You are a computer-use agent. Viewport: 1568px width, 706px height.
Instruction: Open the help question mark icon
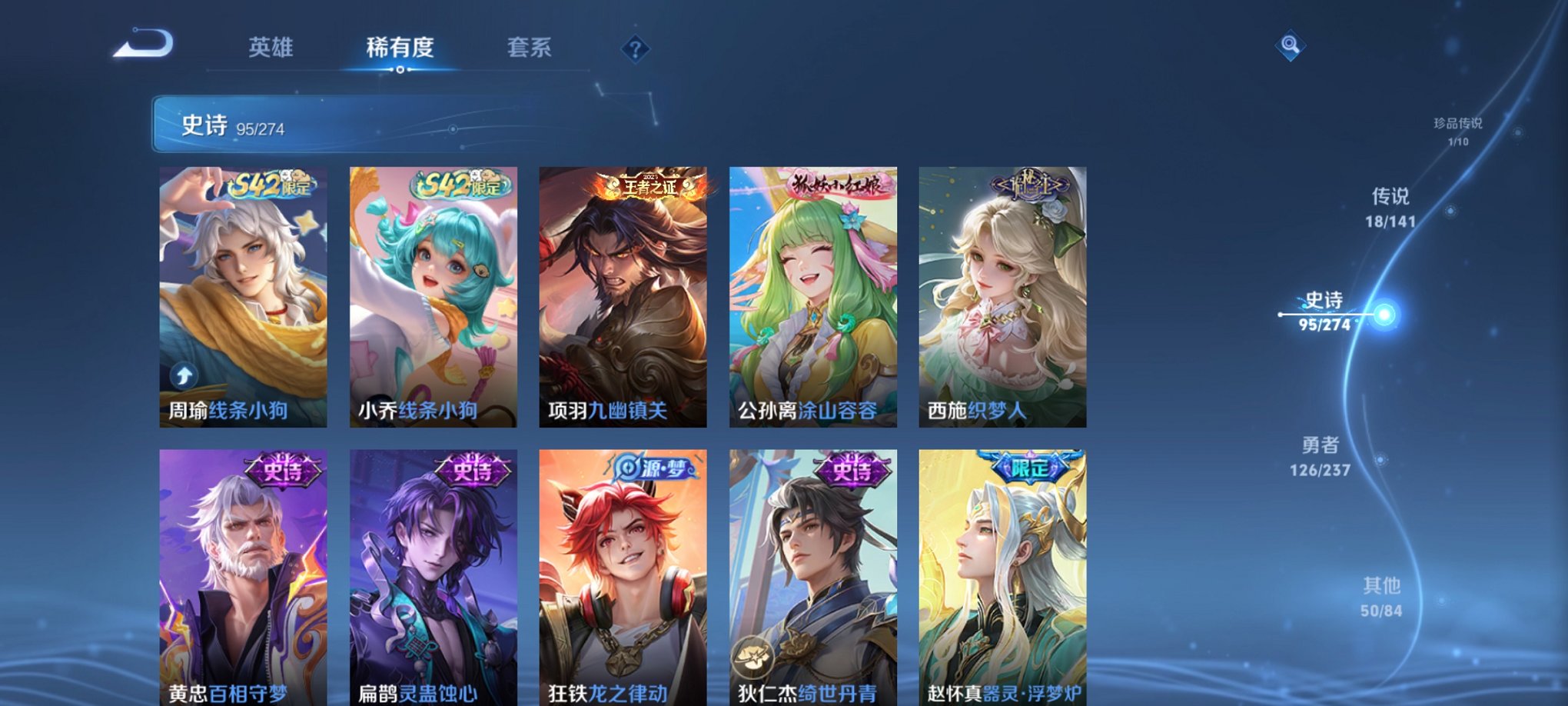click(633, 49)
